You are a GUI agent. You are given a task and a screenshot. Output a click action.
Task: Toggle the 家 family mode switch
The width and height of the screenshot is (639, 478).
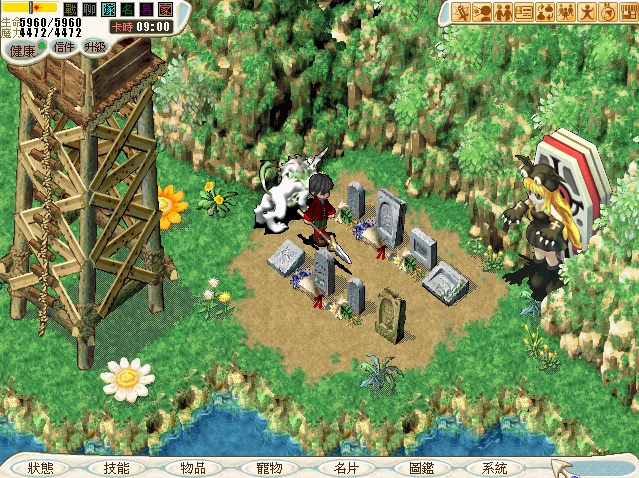[x=165, y=9]
